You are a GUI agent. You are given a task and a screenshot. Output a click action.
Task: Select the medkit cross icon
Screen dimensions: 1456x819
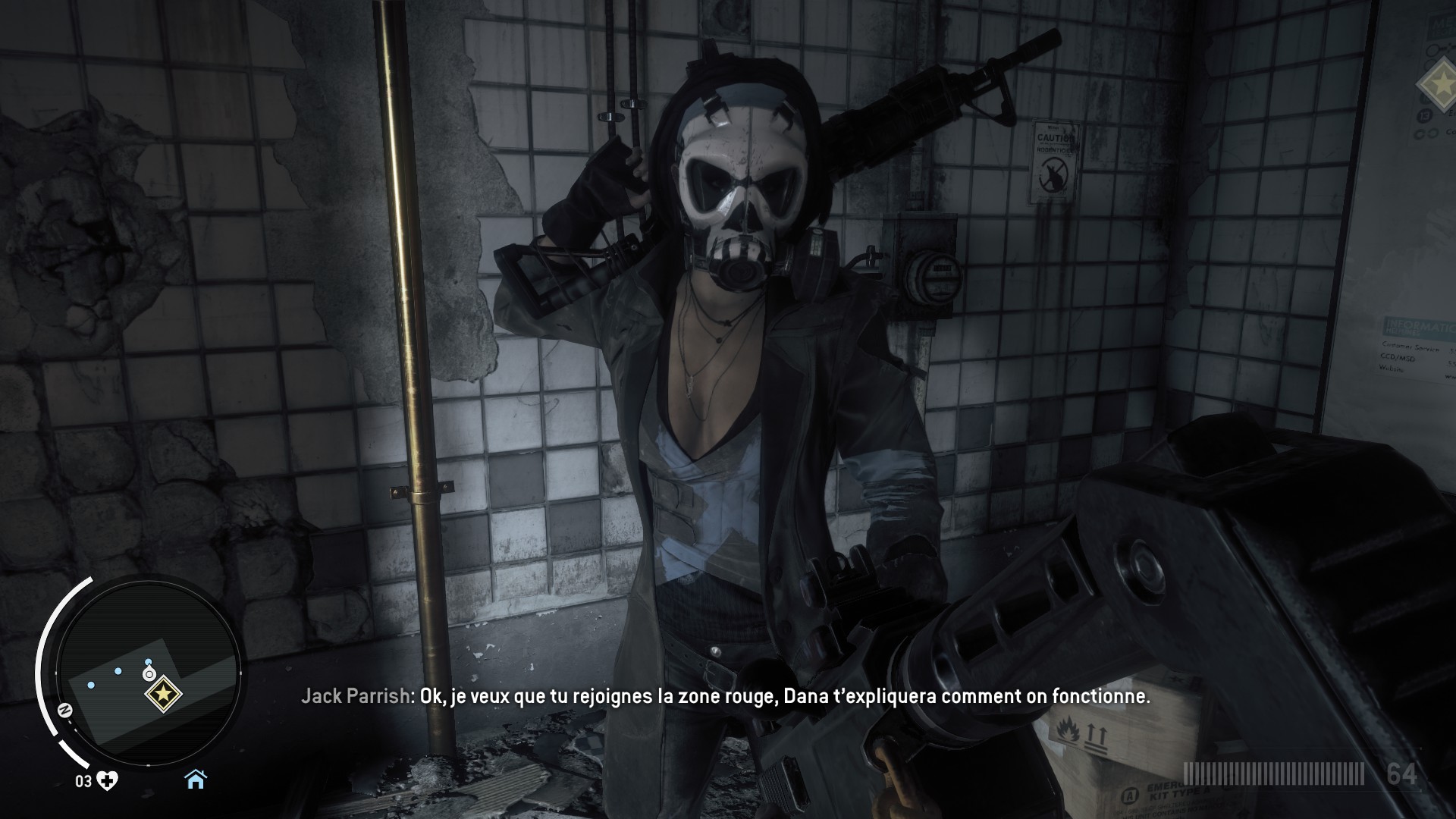click(107, 781)
